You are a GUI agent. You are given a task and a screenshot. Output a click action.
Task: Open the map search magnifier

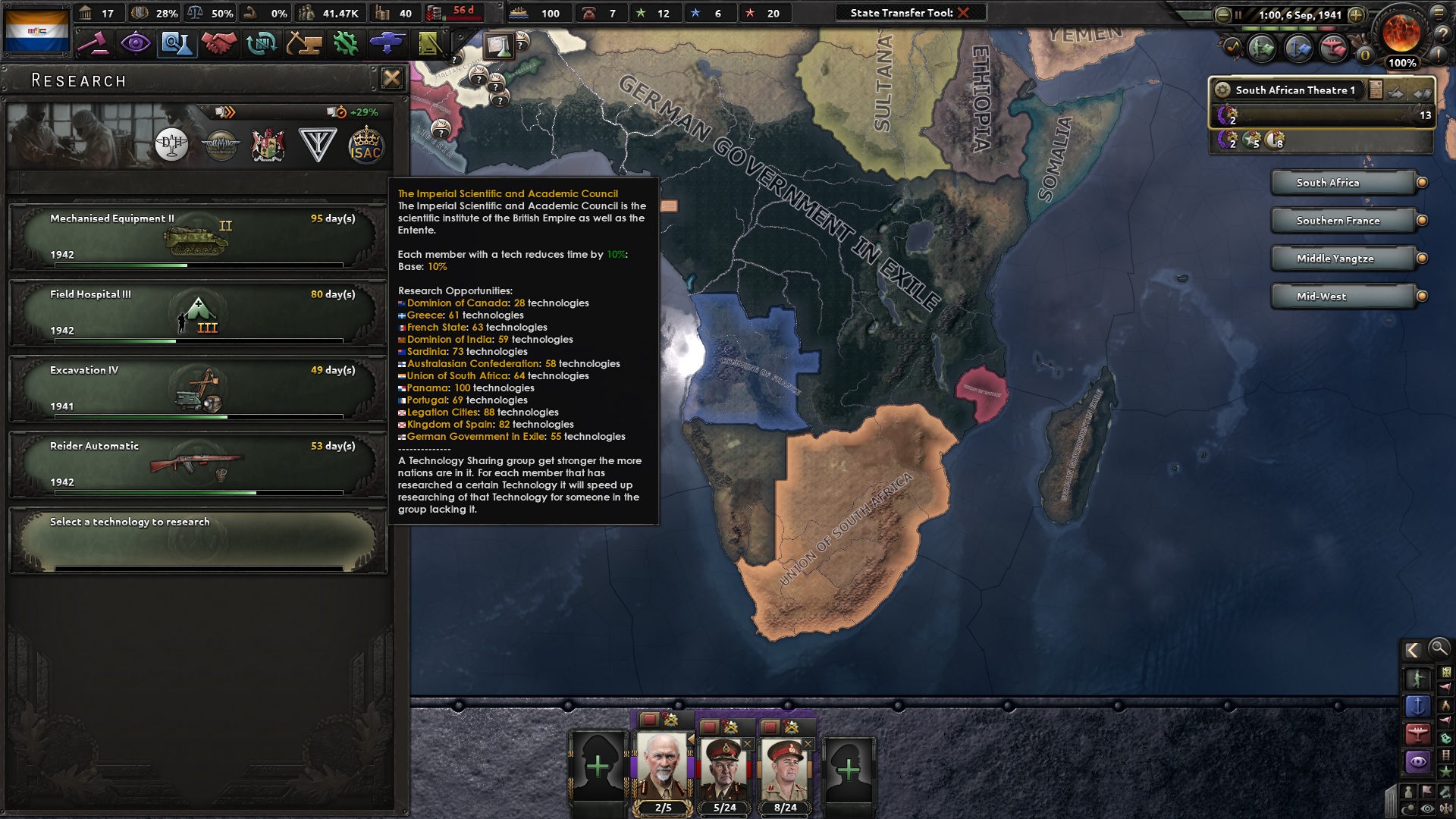click(1439, 650)
